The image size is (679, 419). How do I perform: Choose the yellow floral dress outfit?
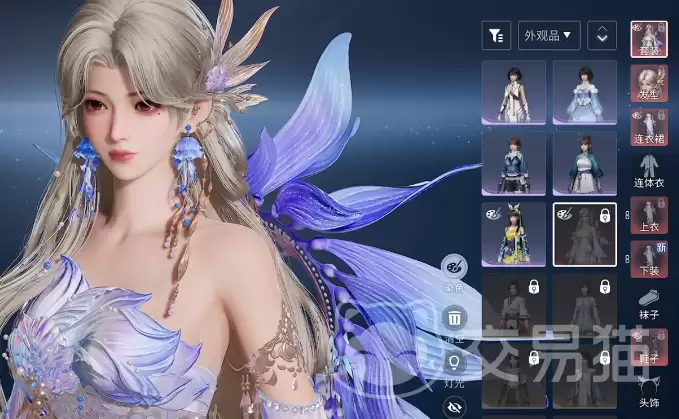coord(514,234)
